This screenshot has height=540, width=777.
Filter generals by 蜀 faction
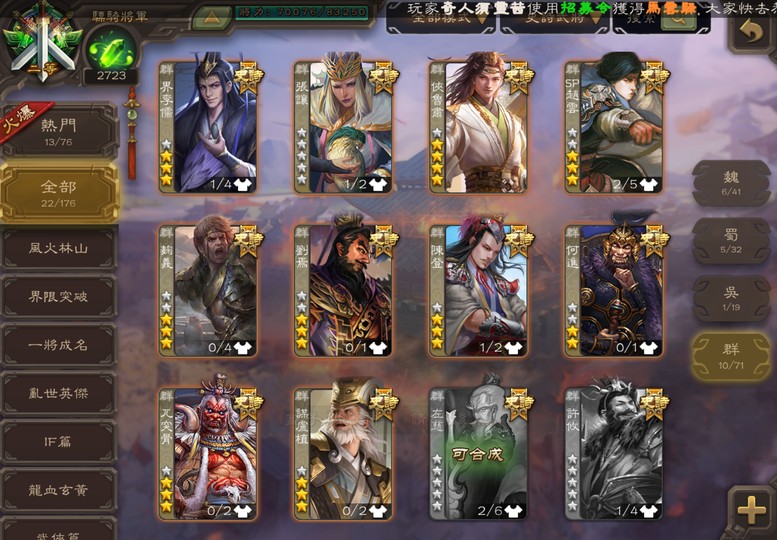point(731,240)
